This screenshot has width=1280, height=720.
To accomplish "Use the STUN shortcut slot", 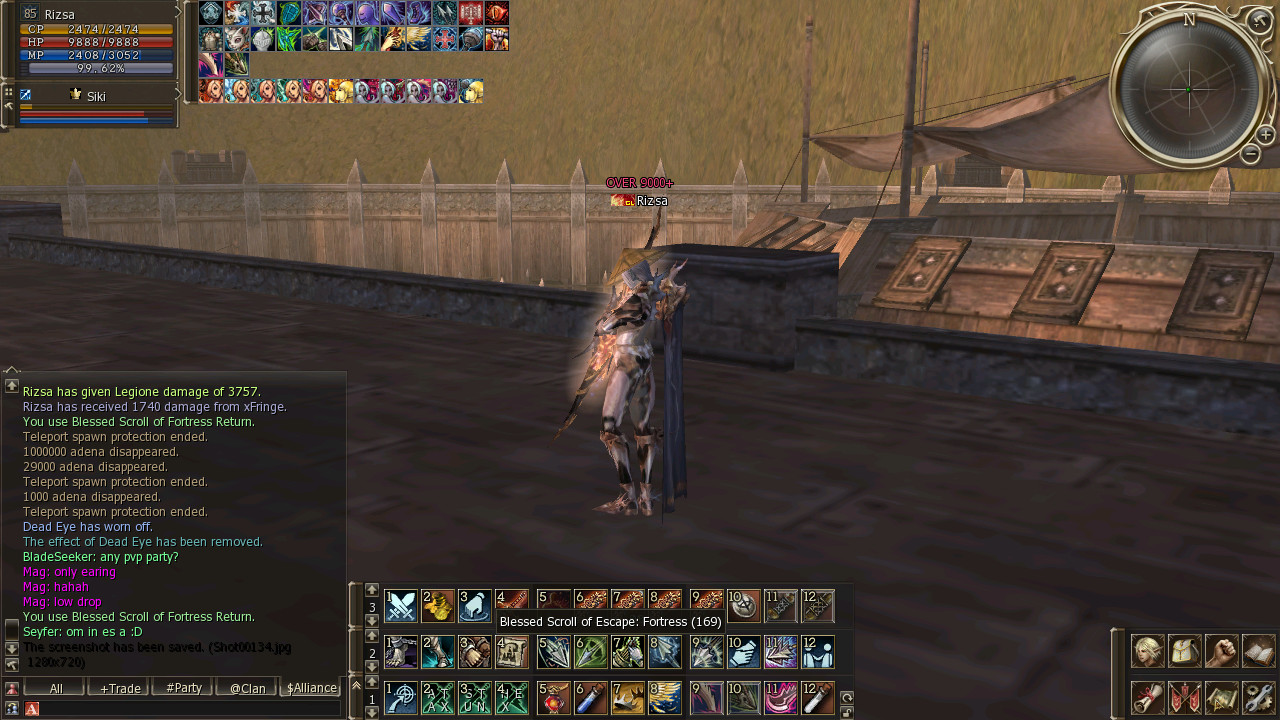I will tap(475, 698).
